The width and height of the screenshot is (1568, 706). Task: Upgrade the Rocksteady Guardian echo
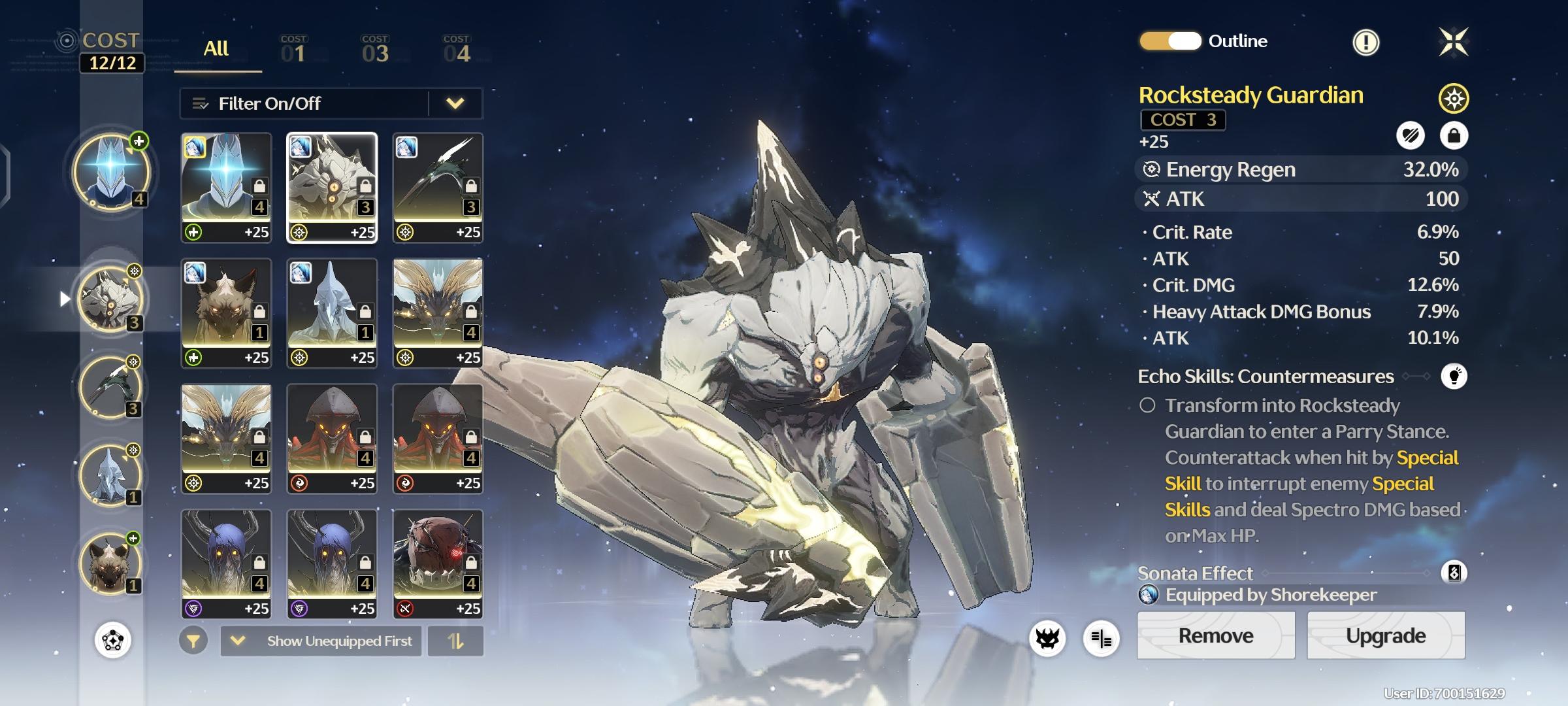[1385, 635]
